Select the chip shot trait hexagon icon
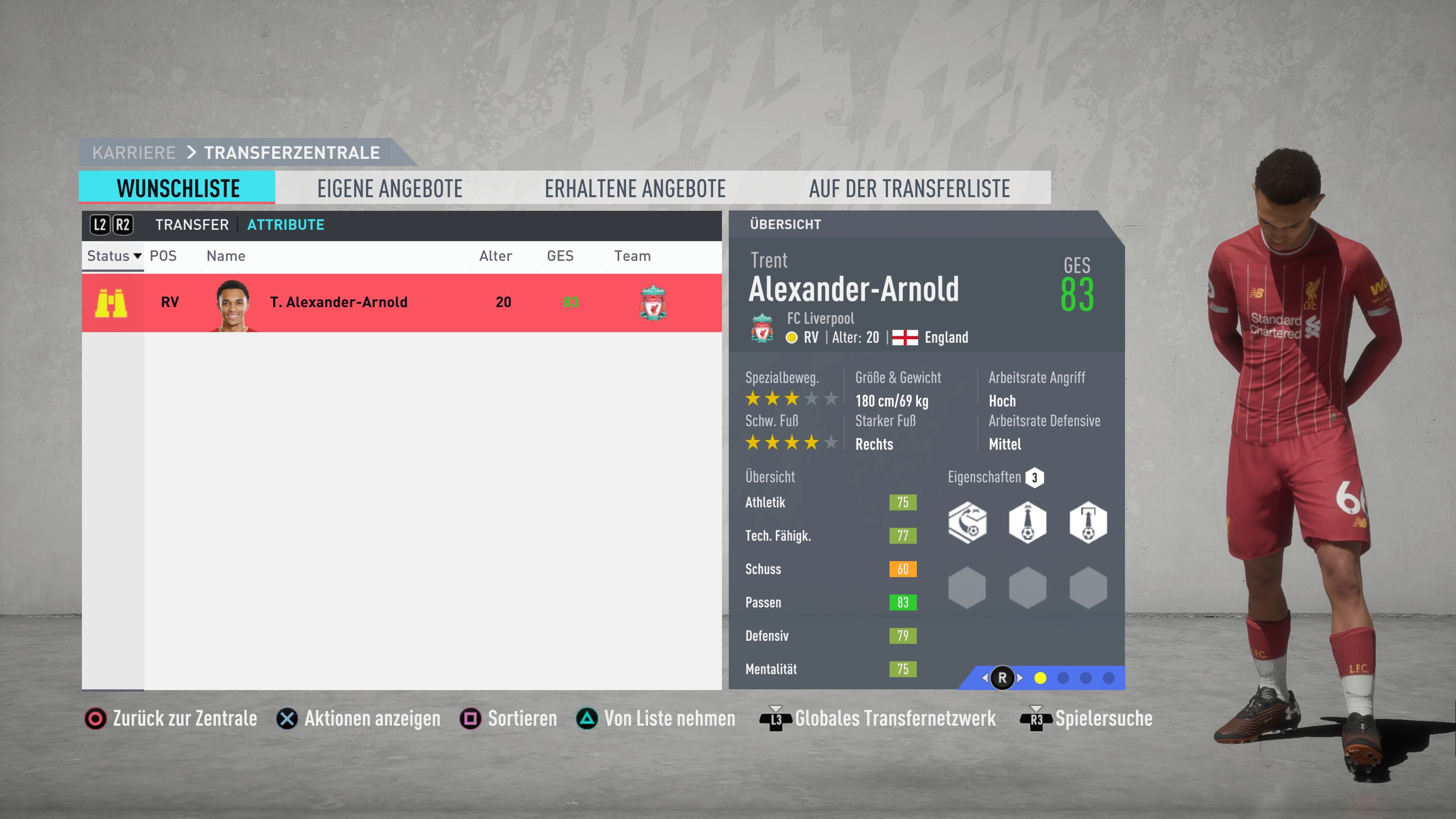 tap(1088, 523)
